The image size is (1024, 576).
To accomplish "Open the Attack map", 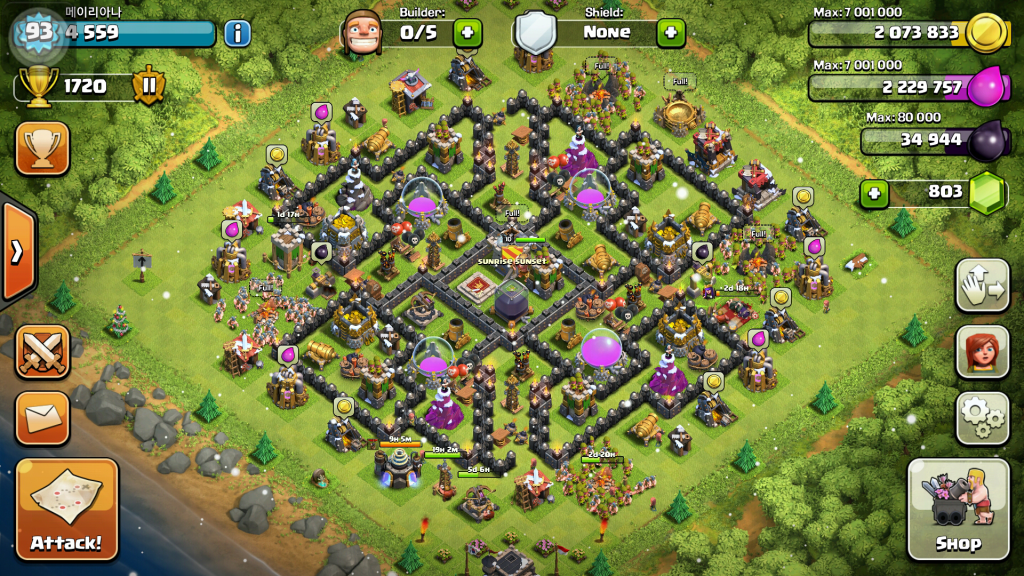I will pos(67,508).
